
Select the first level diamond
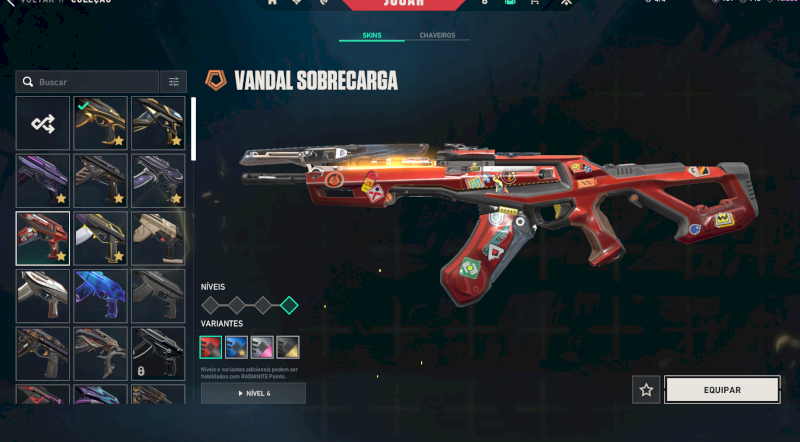(211, 305)
